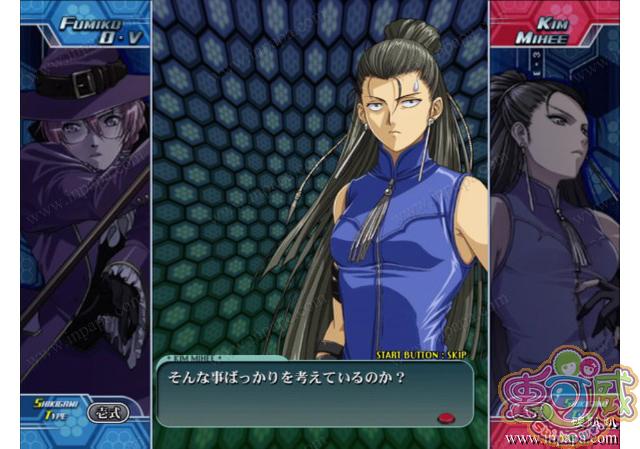
Task: Click the red continue indicator in the dialogue box
Action: pyautogui.click(x=446, y=419)
